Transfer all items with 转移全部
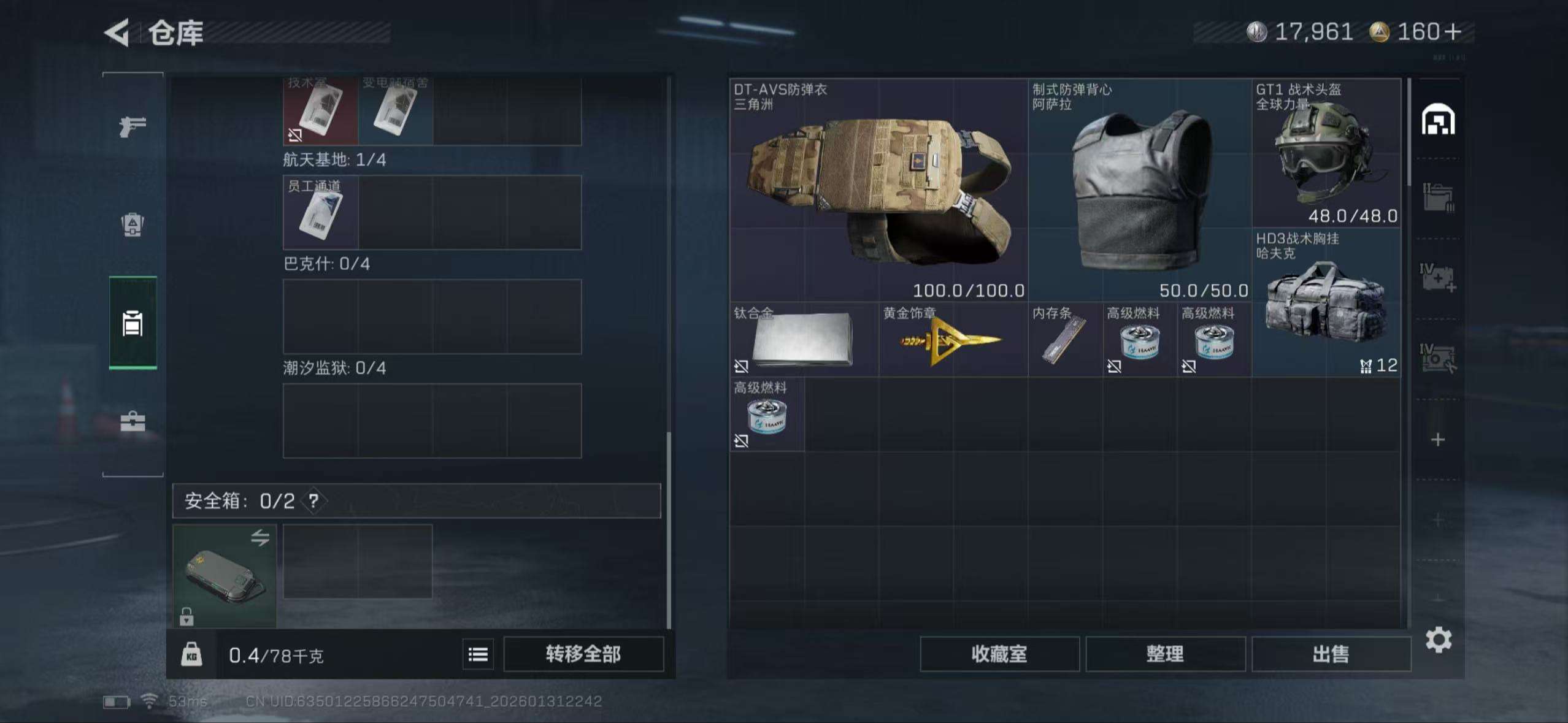This screenshot has height=723, width=1568. click(583, 654)
